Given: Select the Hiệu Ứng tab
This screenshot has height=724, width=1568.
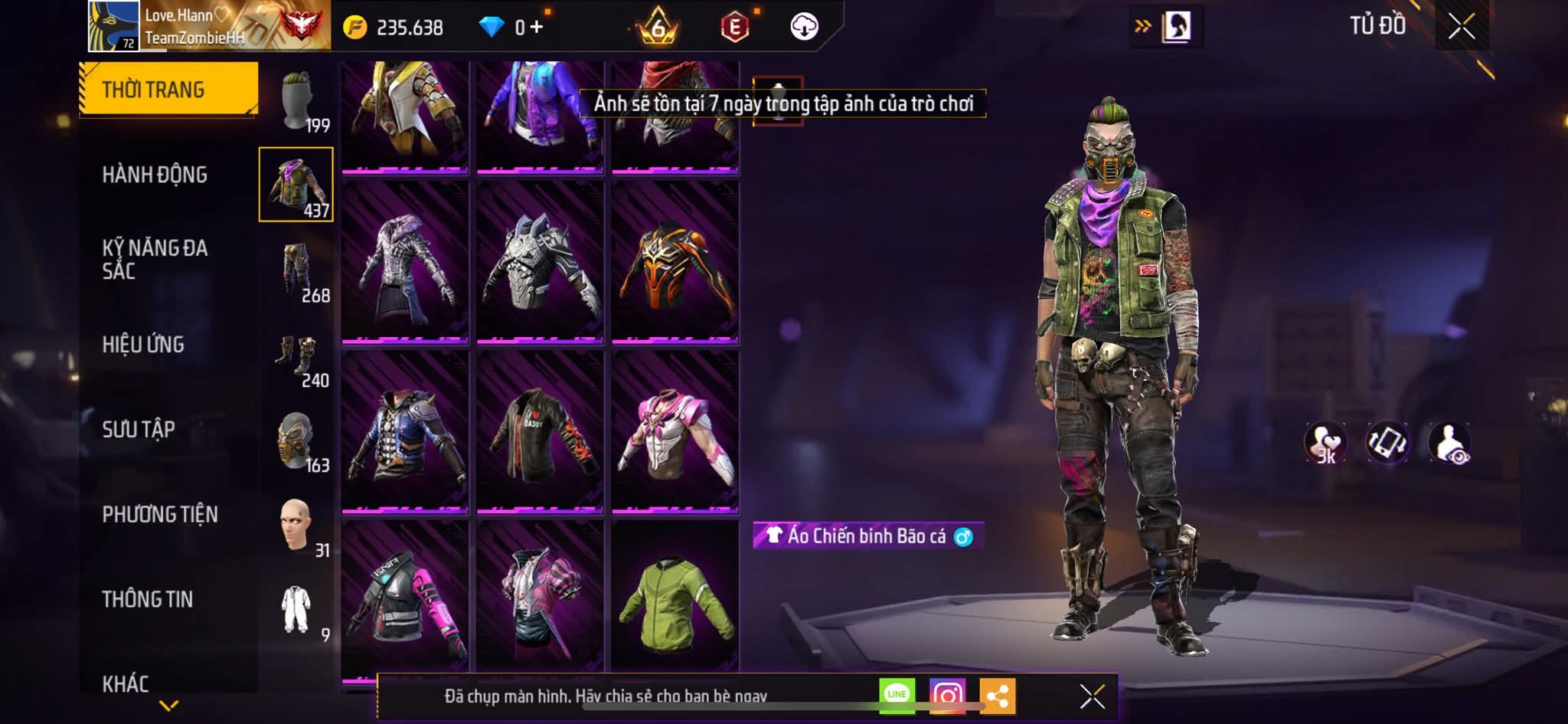Looking at the screenshot, I should tap(143, 345).
